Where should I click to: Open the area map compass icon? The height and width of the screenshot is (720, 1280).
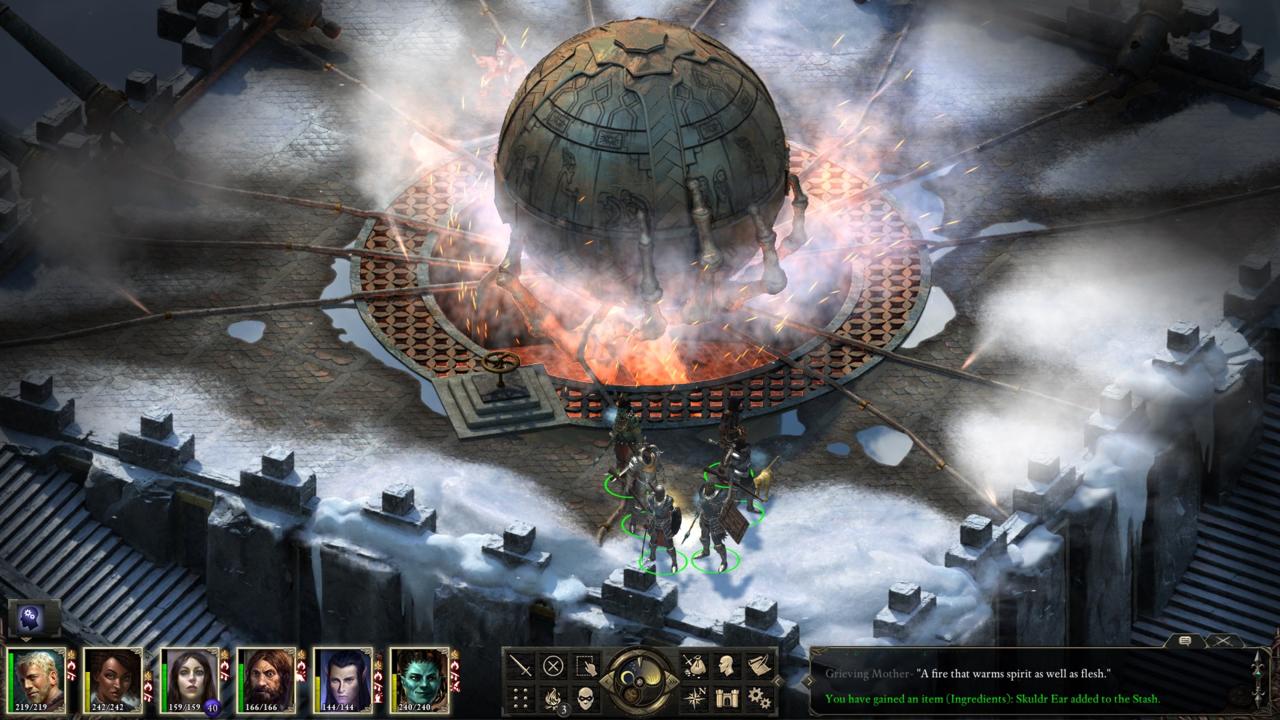click(694, 697)
